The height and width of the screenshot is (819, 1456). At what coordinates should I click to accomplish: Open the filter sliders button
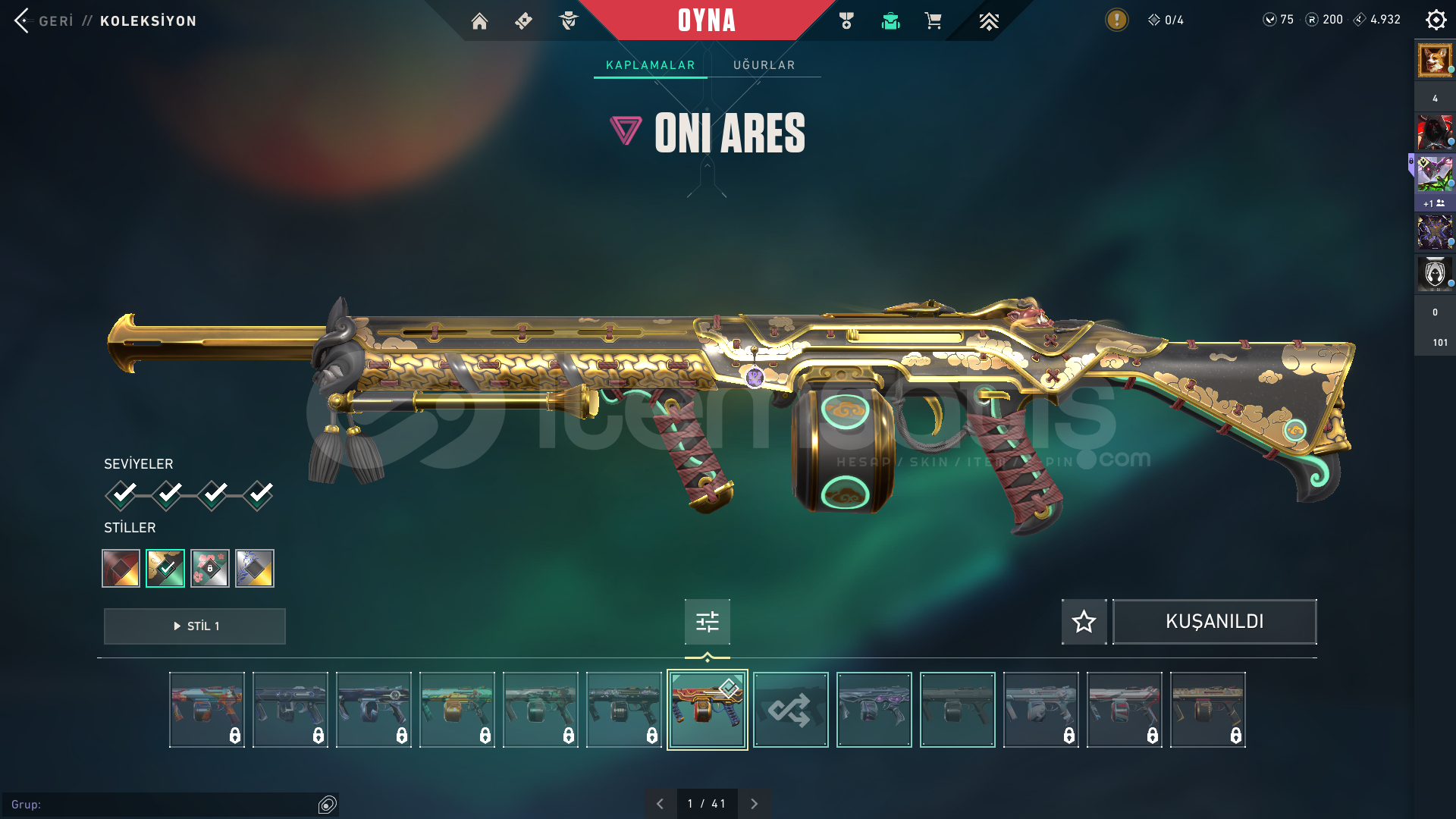[x=707, y=622]
